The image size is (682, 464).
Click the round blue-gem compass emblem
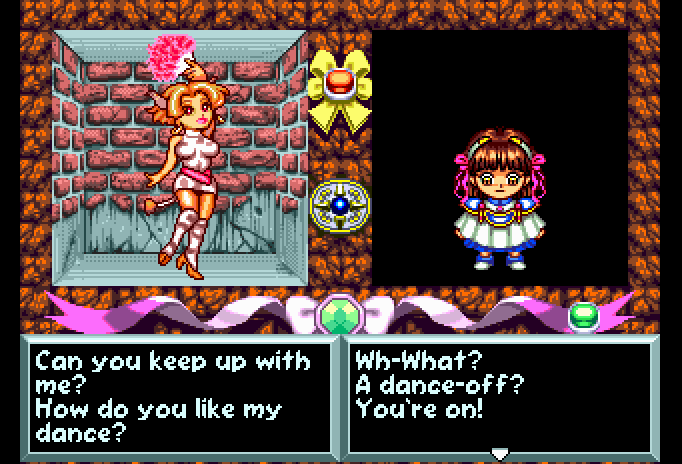[x=339, y=205]
